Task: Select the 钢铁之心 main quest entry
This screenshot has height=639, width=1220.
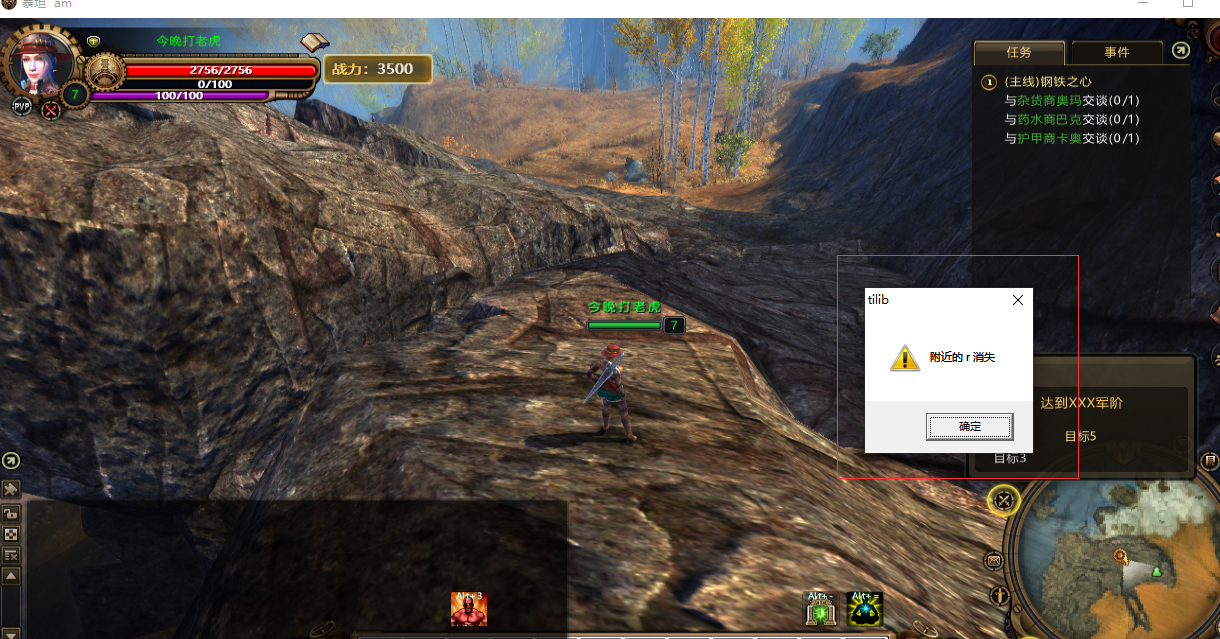Action: click(x=1048, y=82)
